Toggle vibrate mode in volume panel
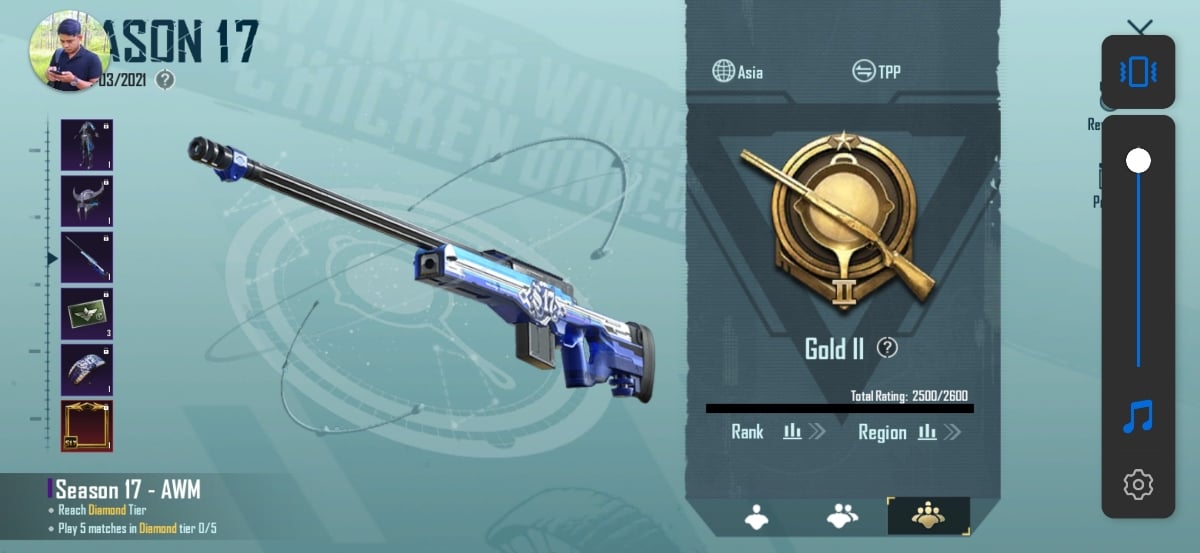Image resolution: width=1200 pixels, height=553 pixels. (x=1138, y=72)
